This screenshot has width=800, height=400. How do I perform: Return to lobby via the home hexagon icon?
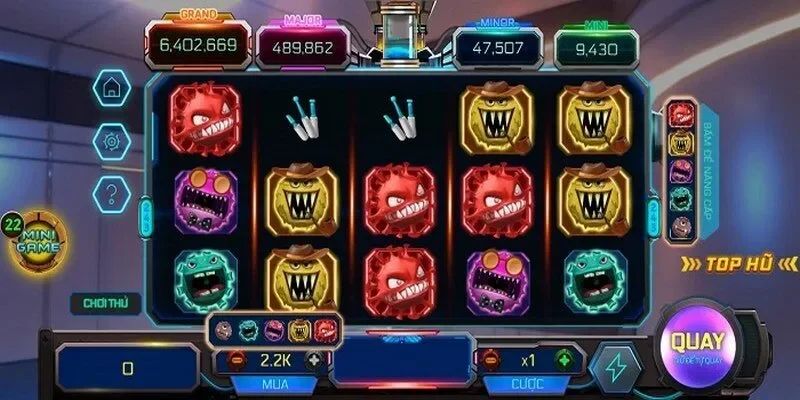[111, 88]
